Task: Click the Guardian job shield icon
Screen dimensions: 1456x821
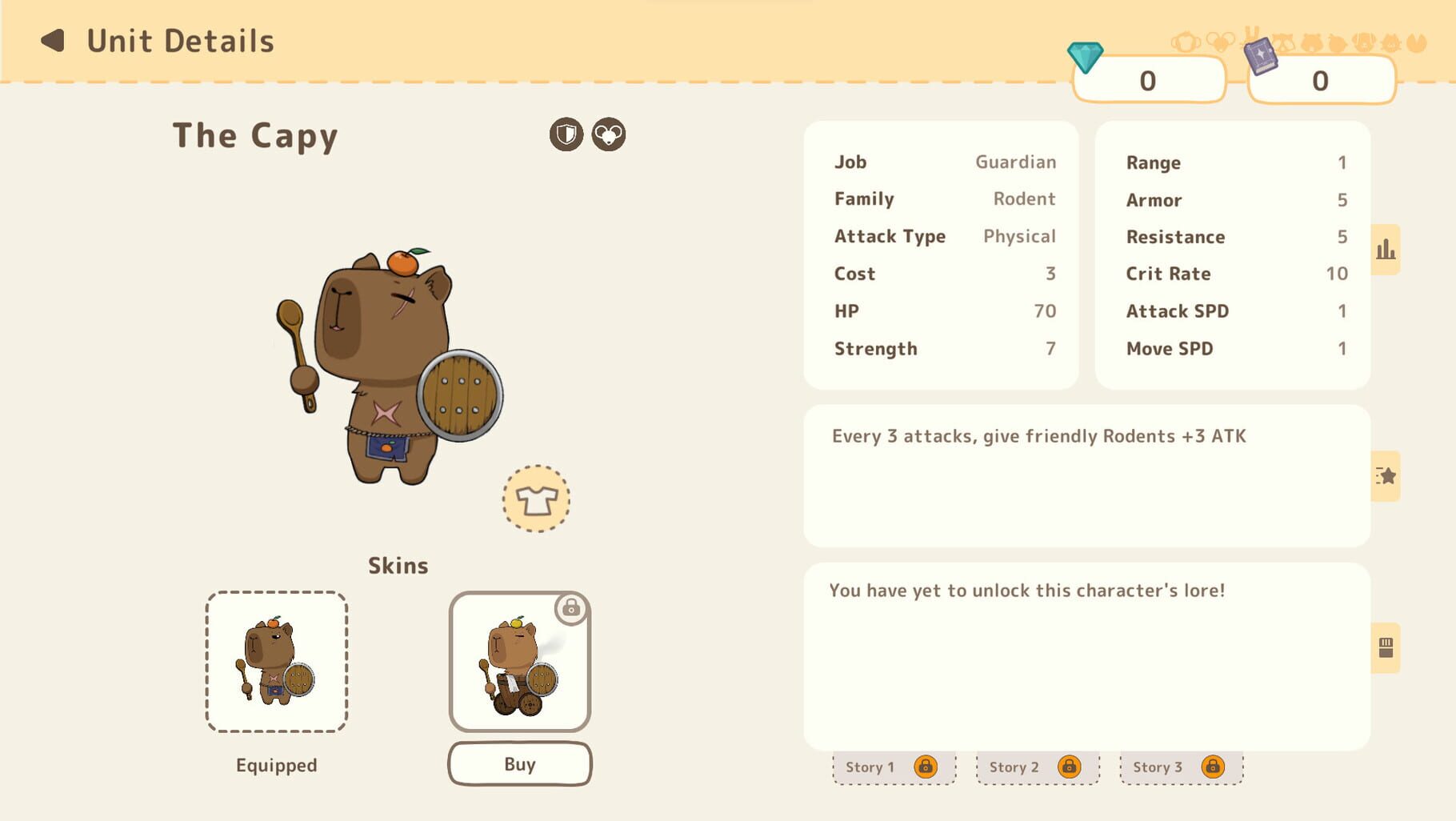Action: click(567, 134)
